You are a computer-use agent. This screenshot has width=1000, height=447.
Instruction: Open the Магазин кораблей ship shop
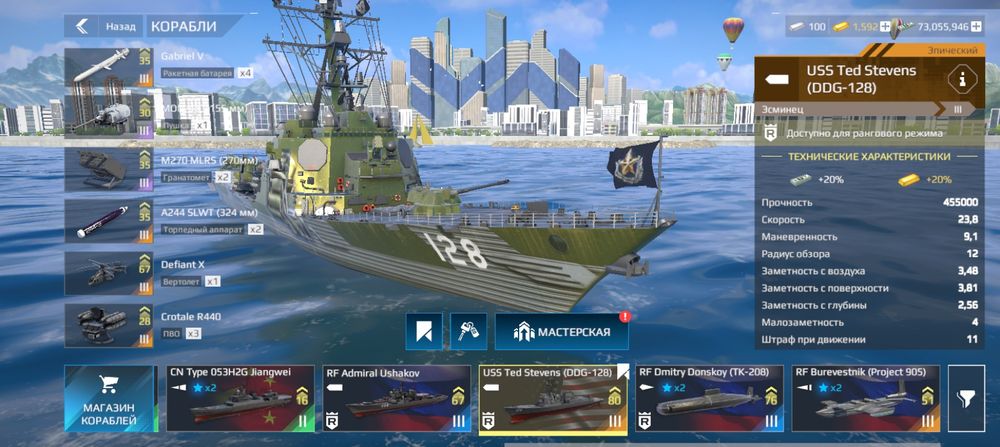[109, 400]
